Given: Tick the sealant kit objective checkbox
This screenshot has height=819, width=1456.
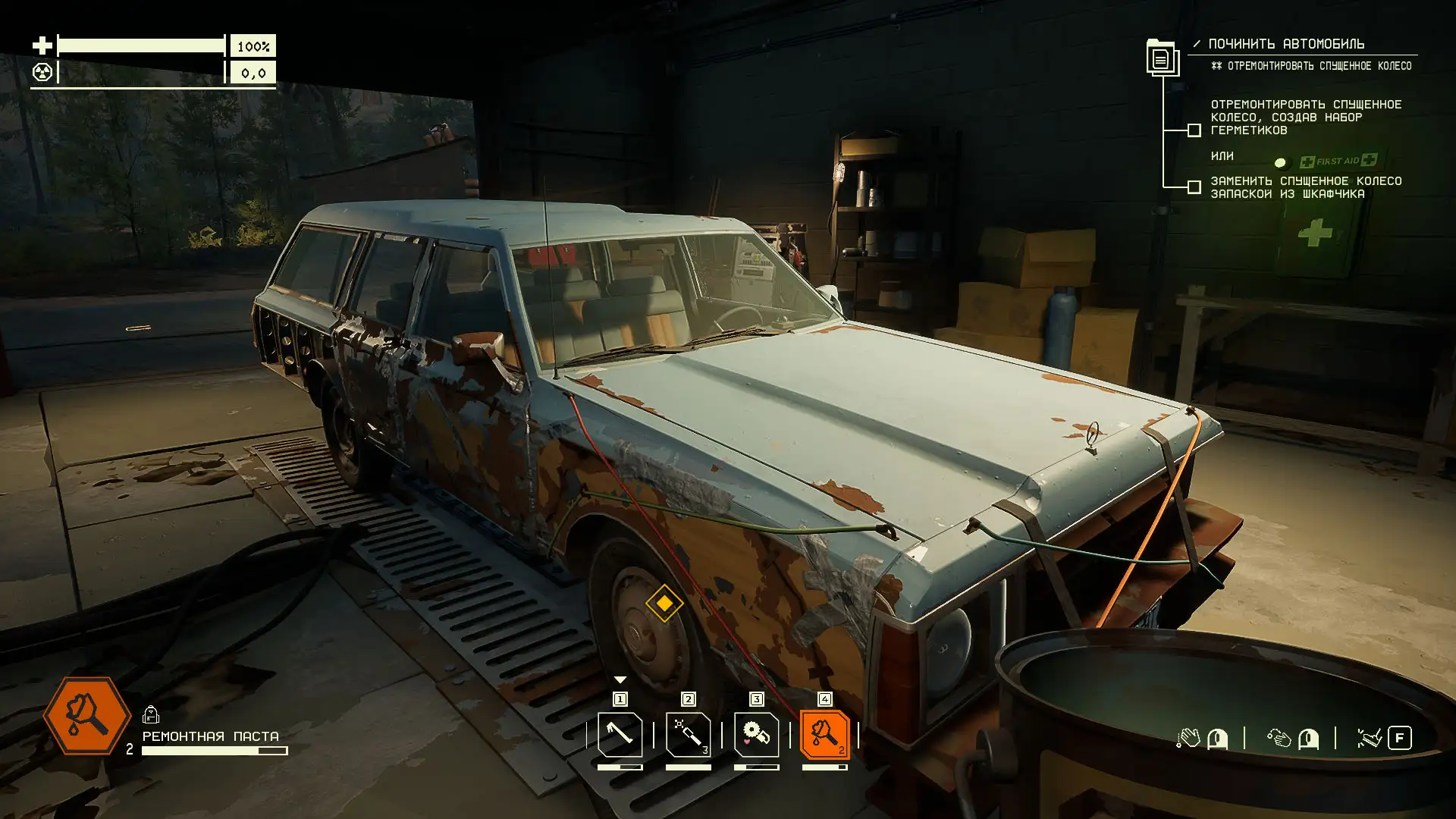Looking at the screenshot, I should [x=1194, y=130].
